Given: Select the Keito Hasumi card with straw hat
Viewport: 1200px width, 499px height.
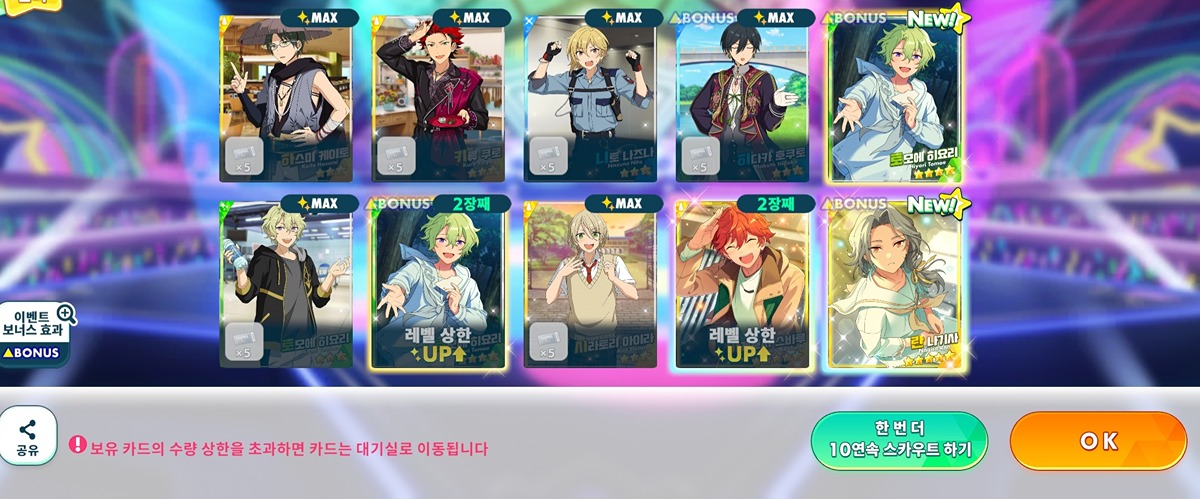Looking at the screenshot, I should pos(286,98).
